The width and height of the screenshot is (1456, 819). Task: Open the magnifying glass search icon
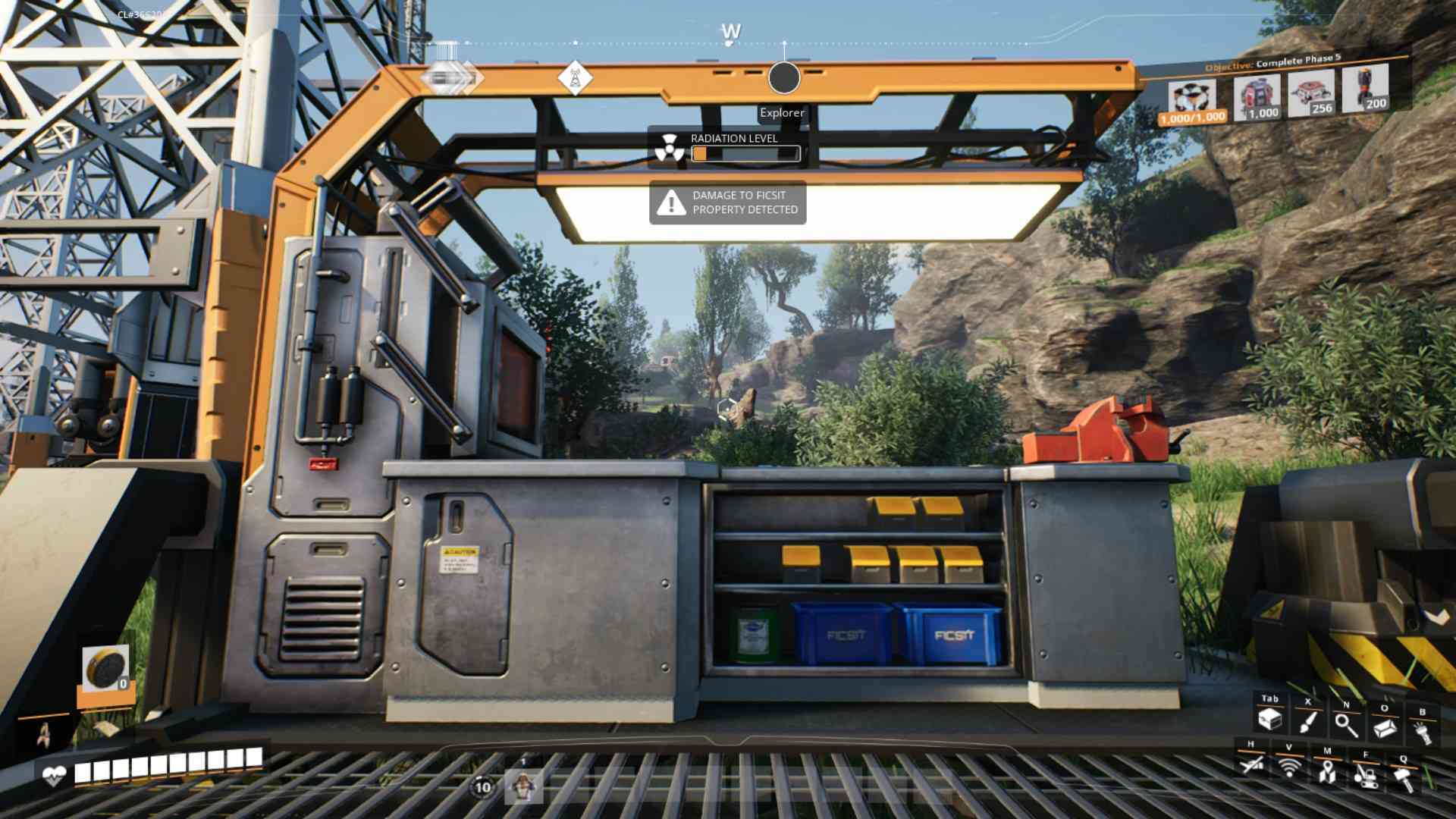1346,724
